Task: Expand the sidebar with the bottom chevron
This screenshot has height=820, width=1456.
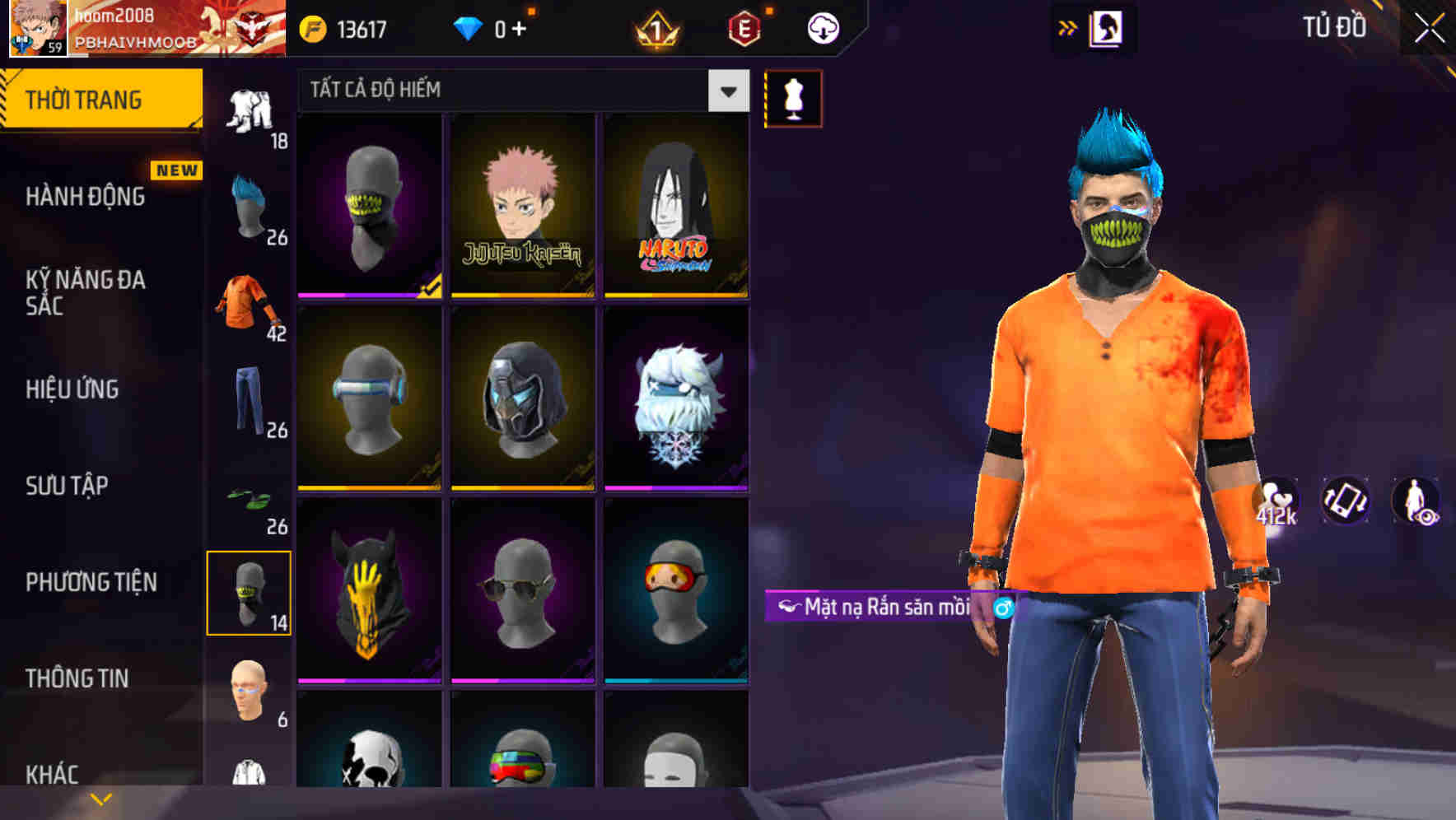Action: [x=100, y=796]
